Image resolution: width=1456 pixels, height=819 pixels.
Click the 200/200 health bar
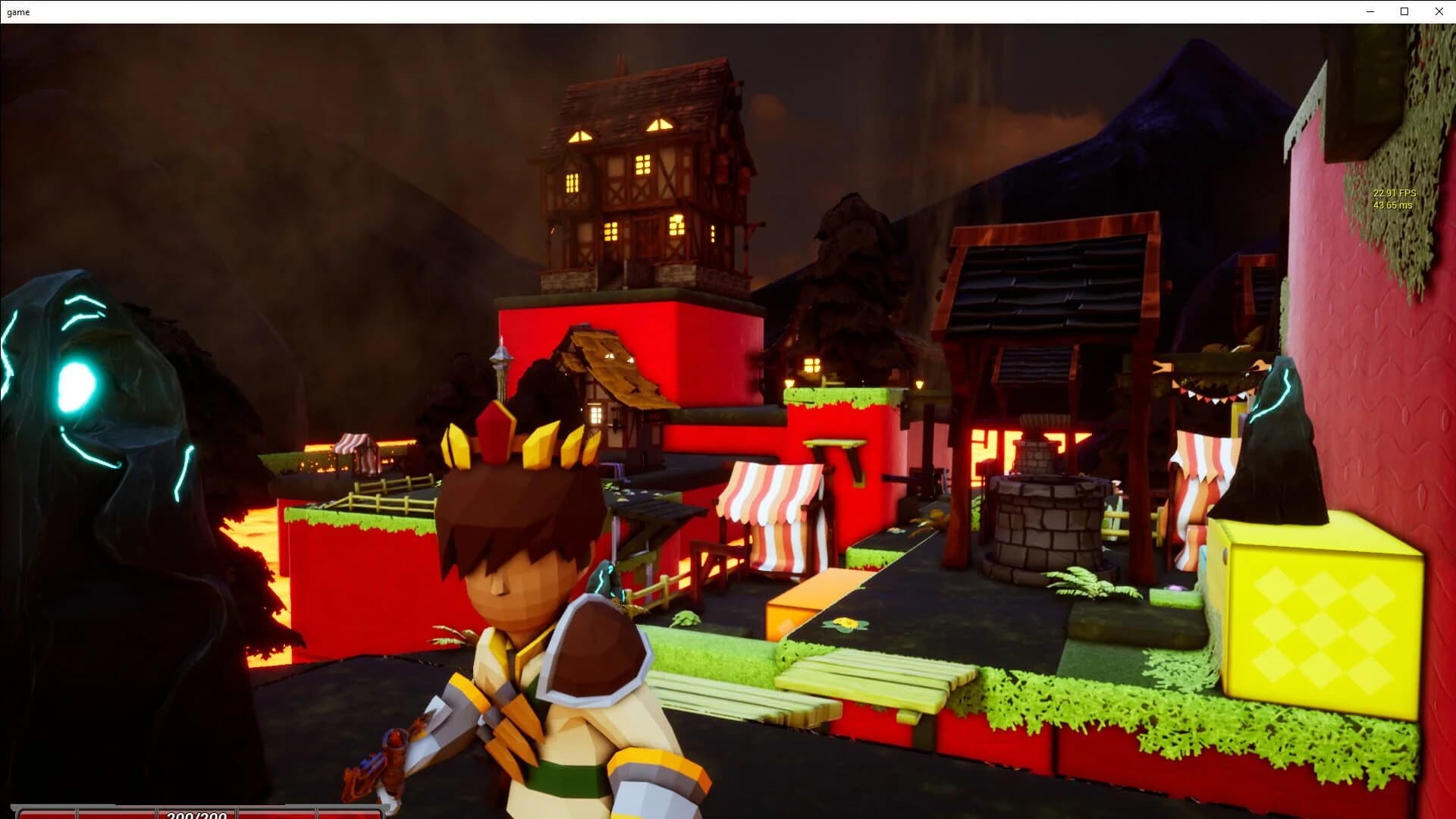tap(197, 815)
